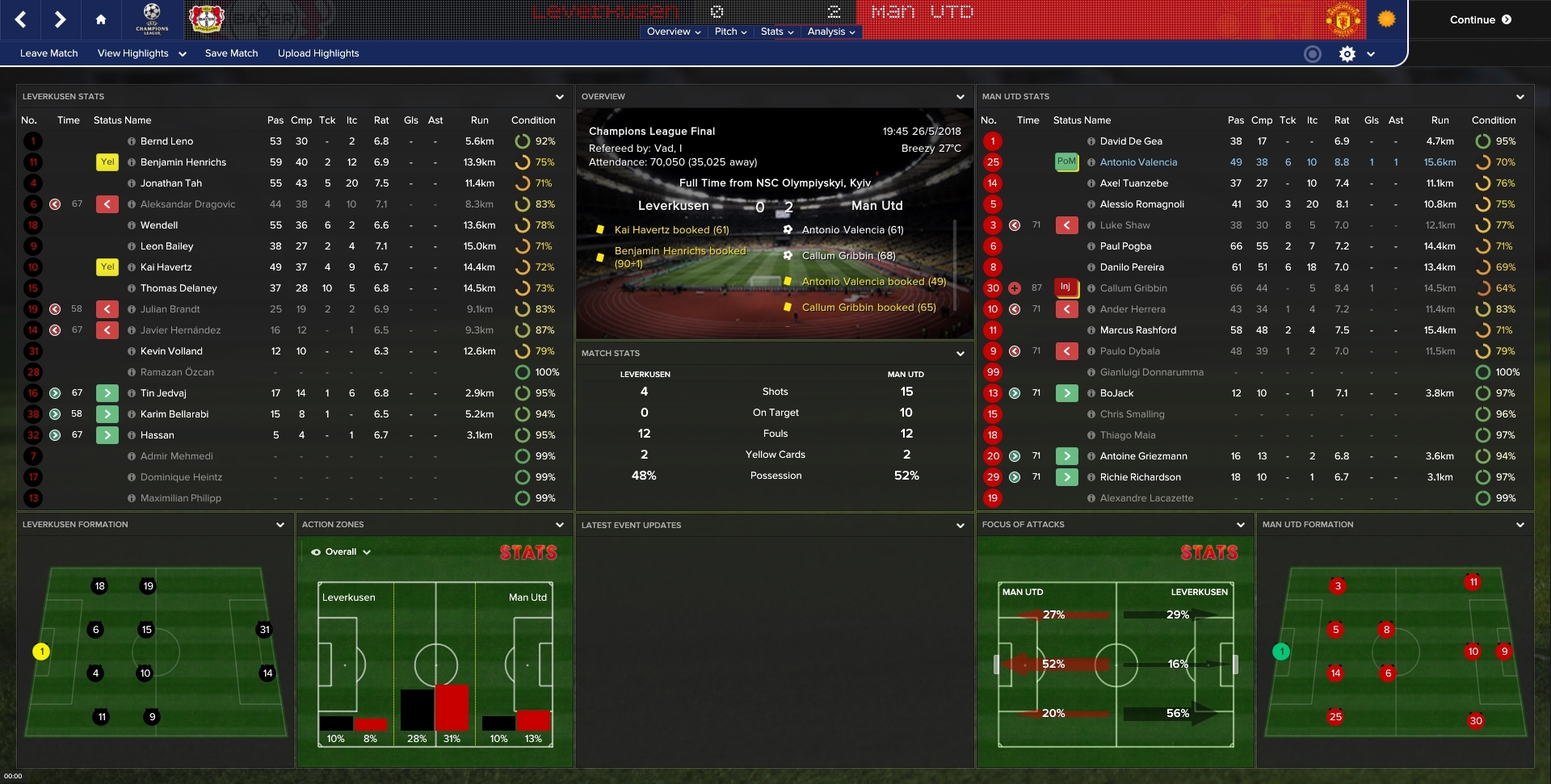This screenshot has width=1551, height=784.
Task: Open the Analysis tab
Action: click(829, 32)
